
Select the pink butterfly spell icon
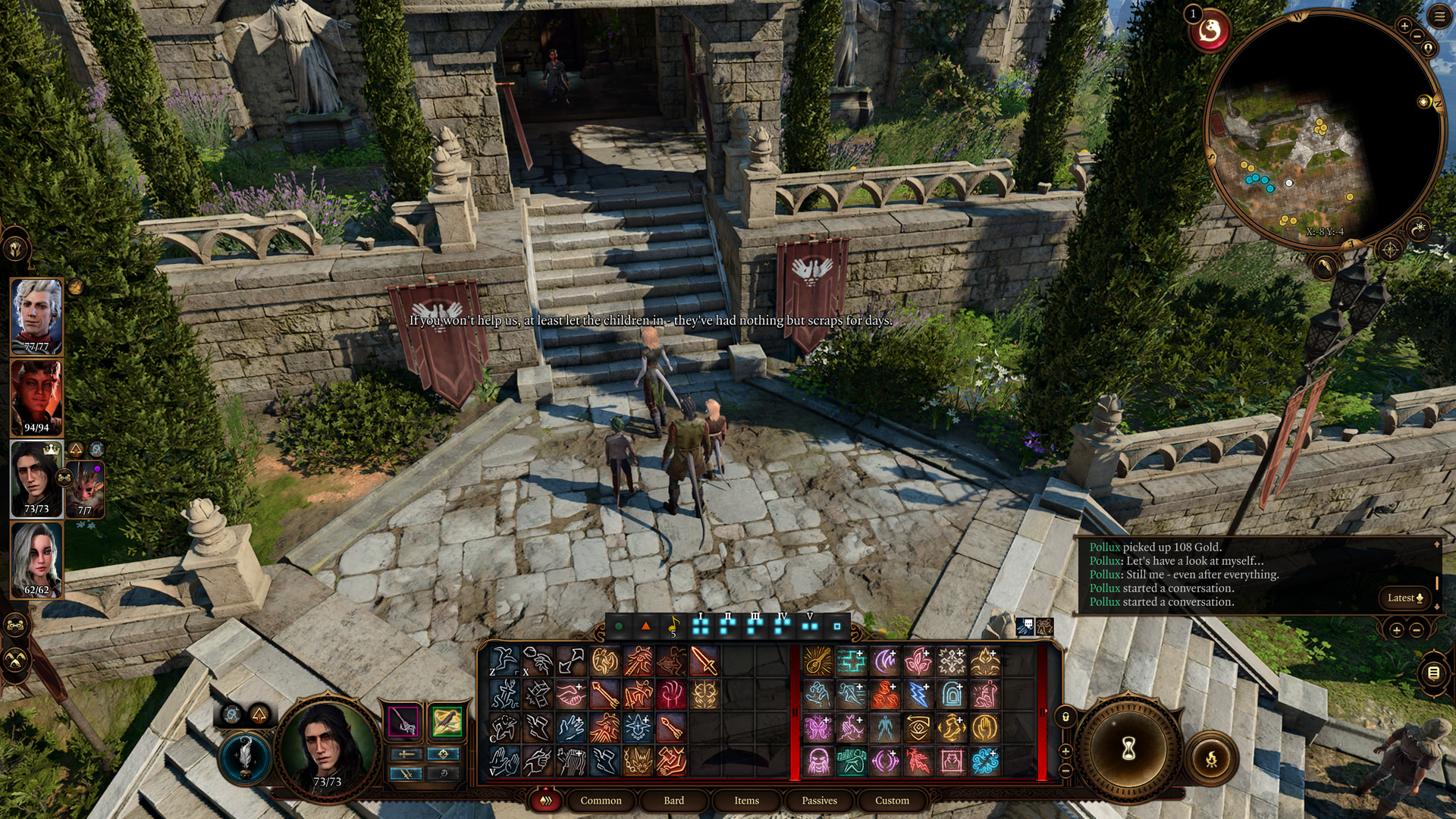click(817, 728)
